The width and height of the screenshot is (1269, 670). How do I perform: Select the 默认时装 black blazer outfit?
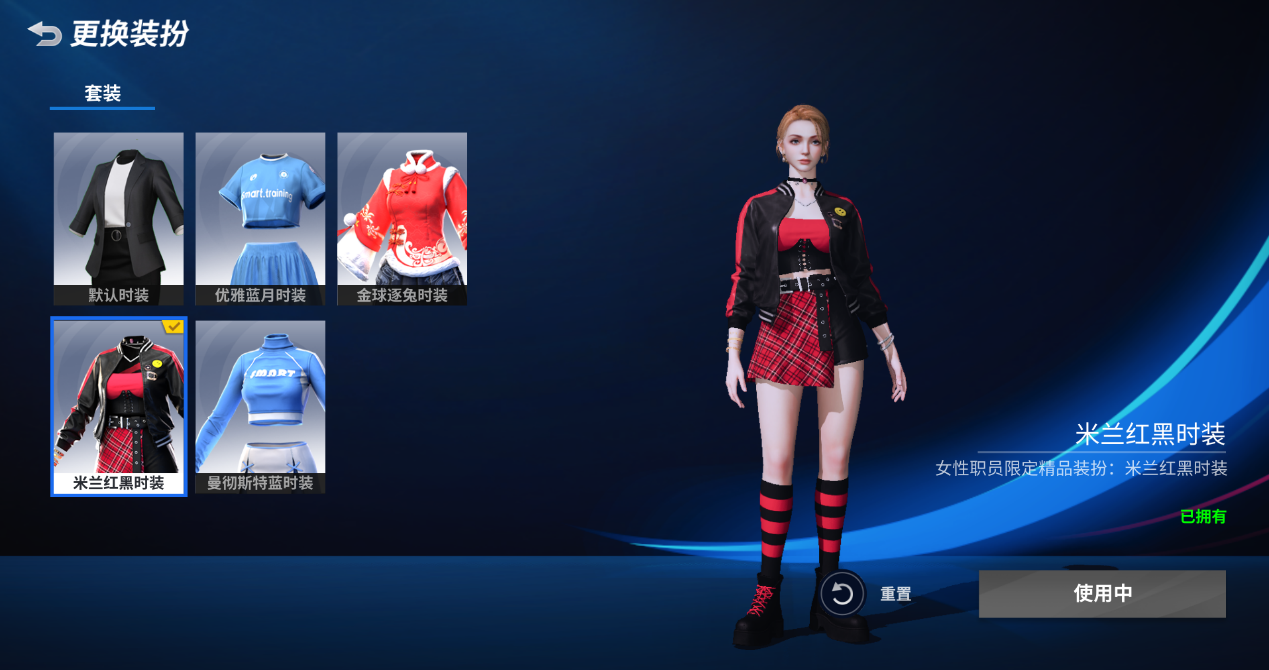point(118,218)
